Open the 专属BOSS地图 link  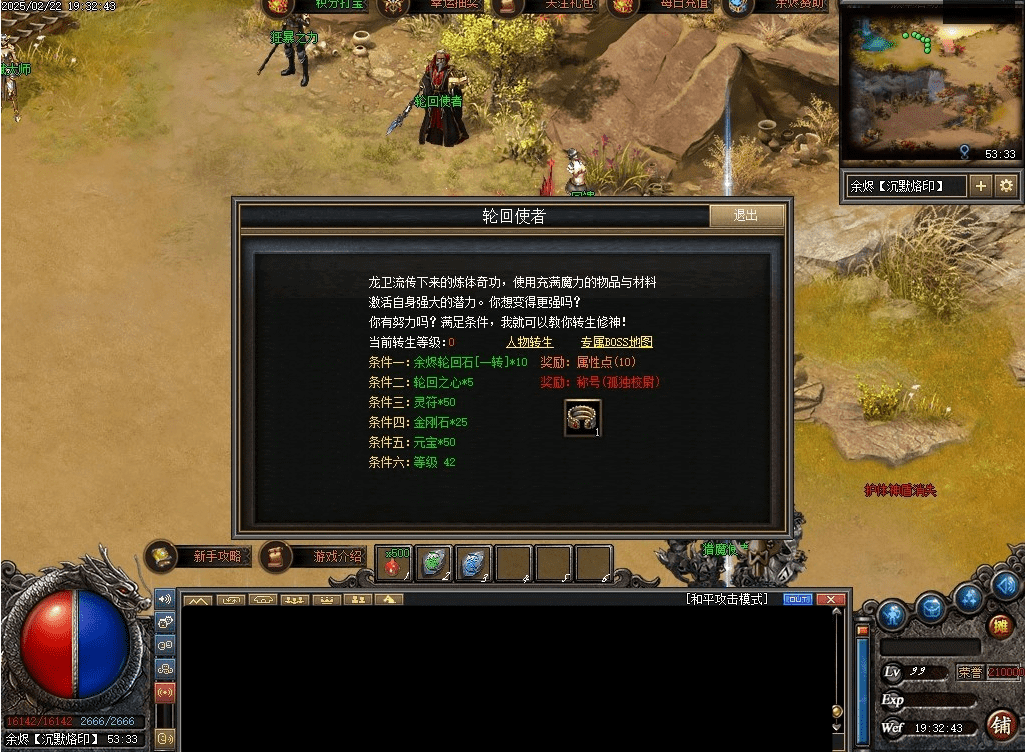pos(616,343)
